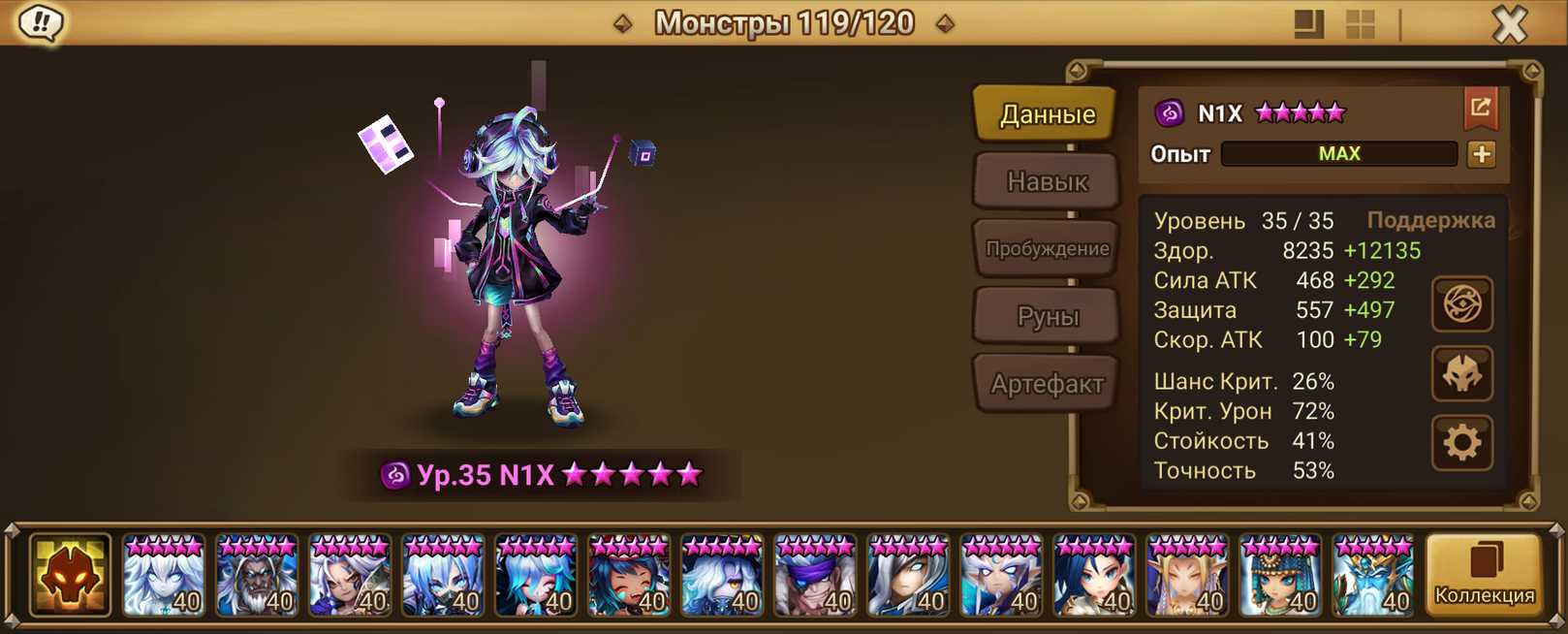The width and height of the screenshot is (1568, 634).
Task: Click the left arrow next to Монстры title
Action: 623,23
